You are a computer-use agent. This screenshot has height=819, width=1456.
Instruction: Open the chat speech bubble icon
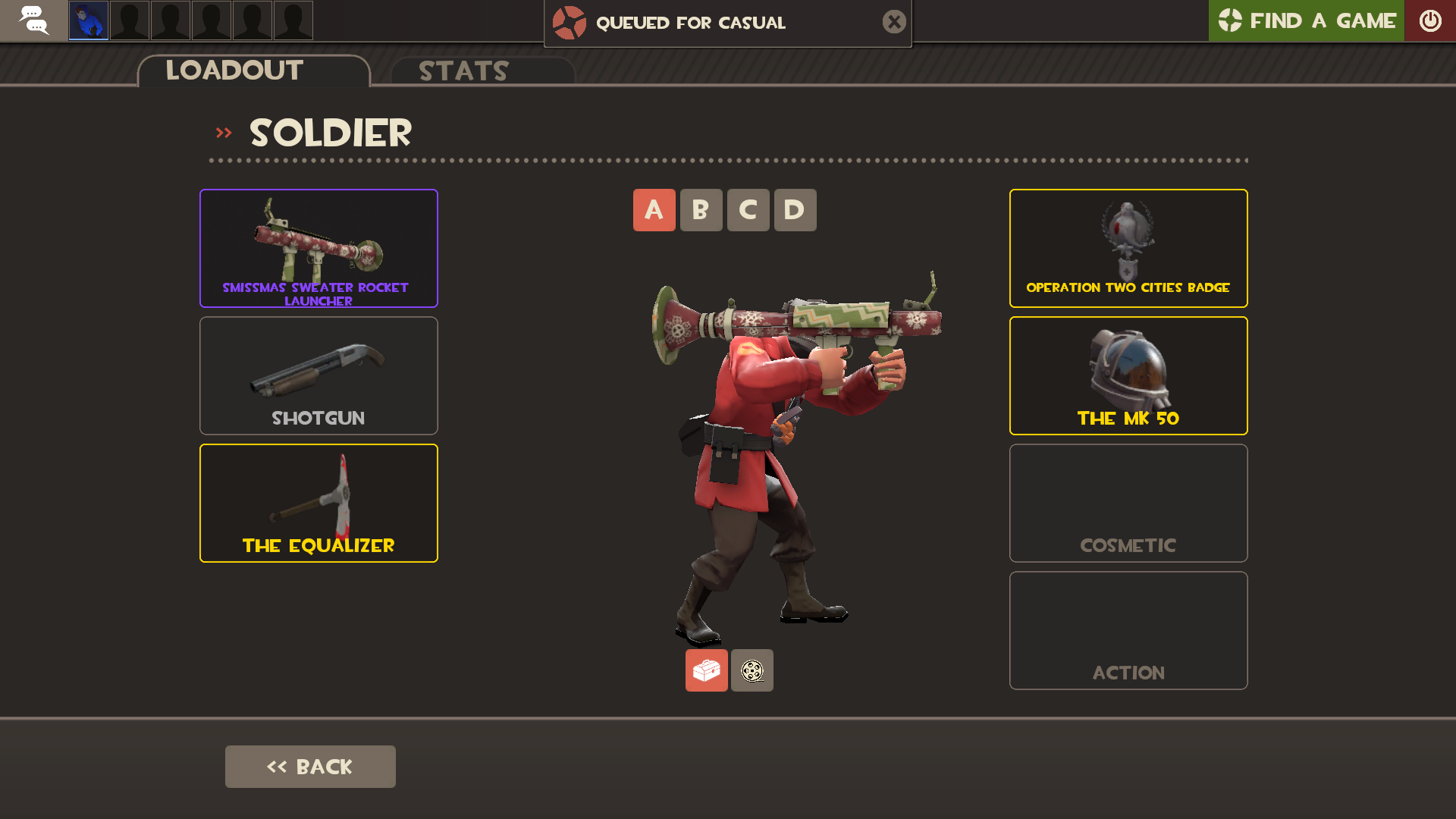coord(33,20)
